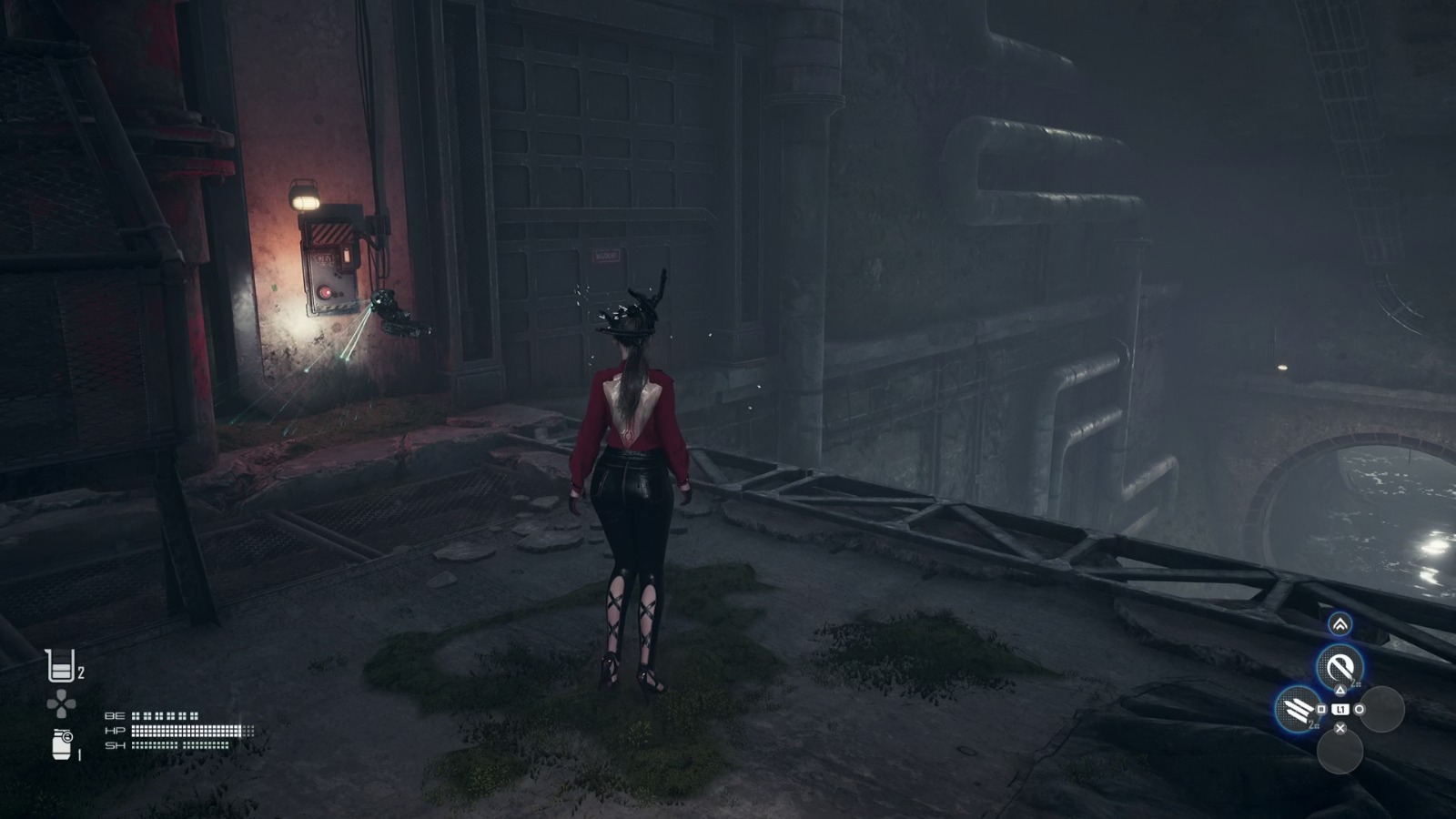The height and width of the screenshot is (819, 1456).
Task: Click the X button prompt below skill wheel
Action: point(1340,727)
